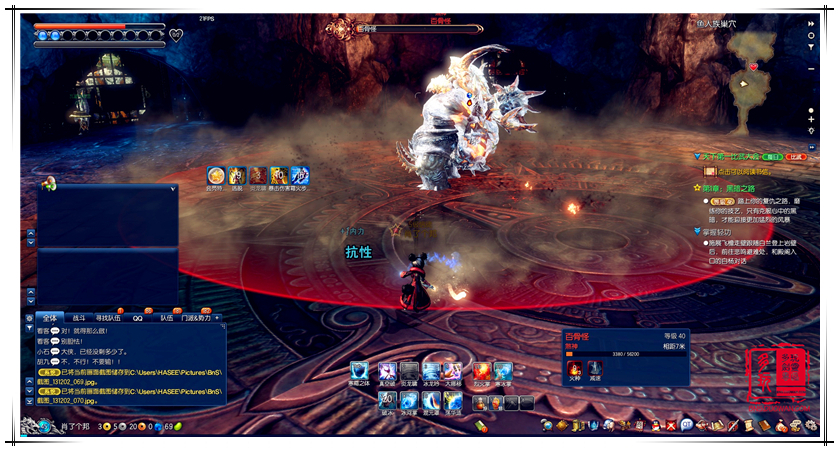The image size is (839, 451).
Task: Open the chat settings gear button
Action: pos(29,318)
